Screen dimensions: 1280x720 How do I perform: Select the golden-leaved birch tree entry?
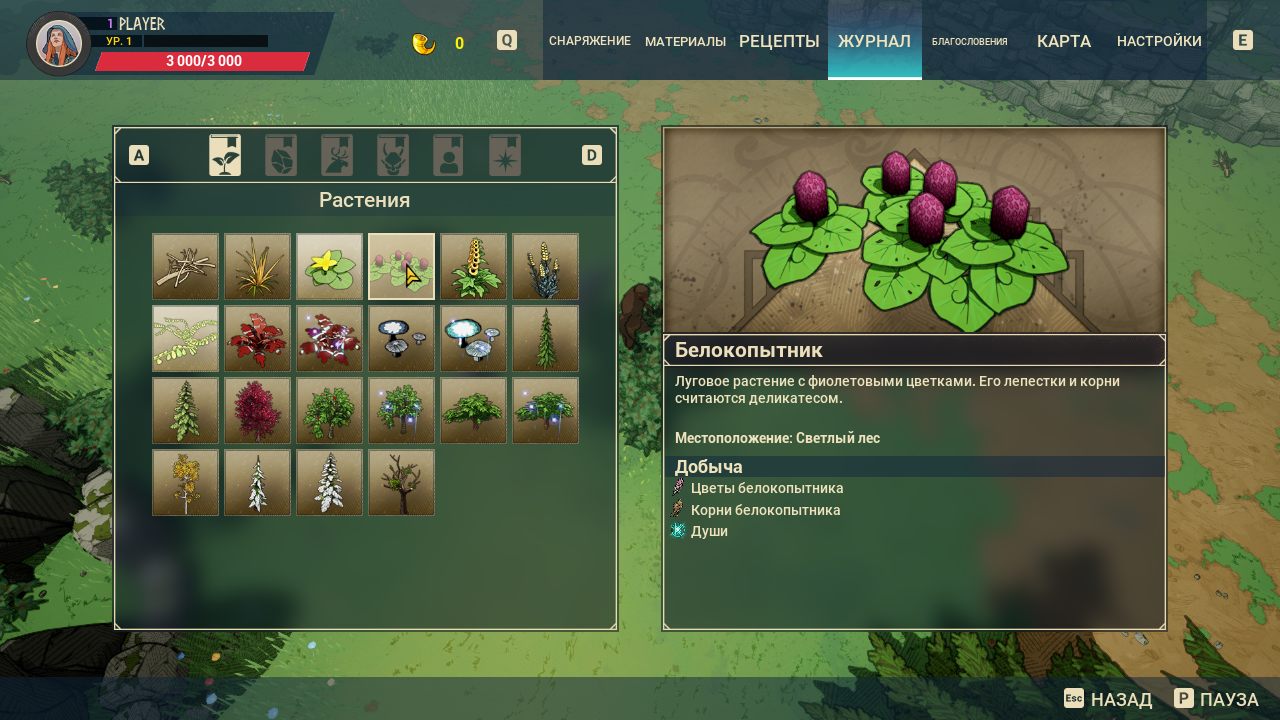coord(186,483)
